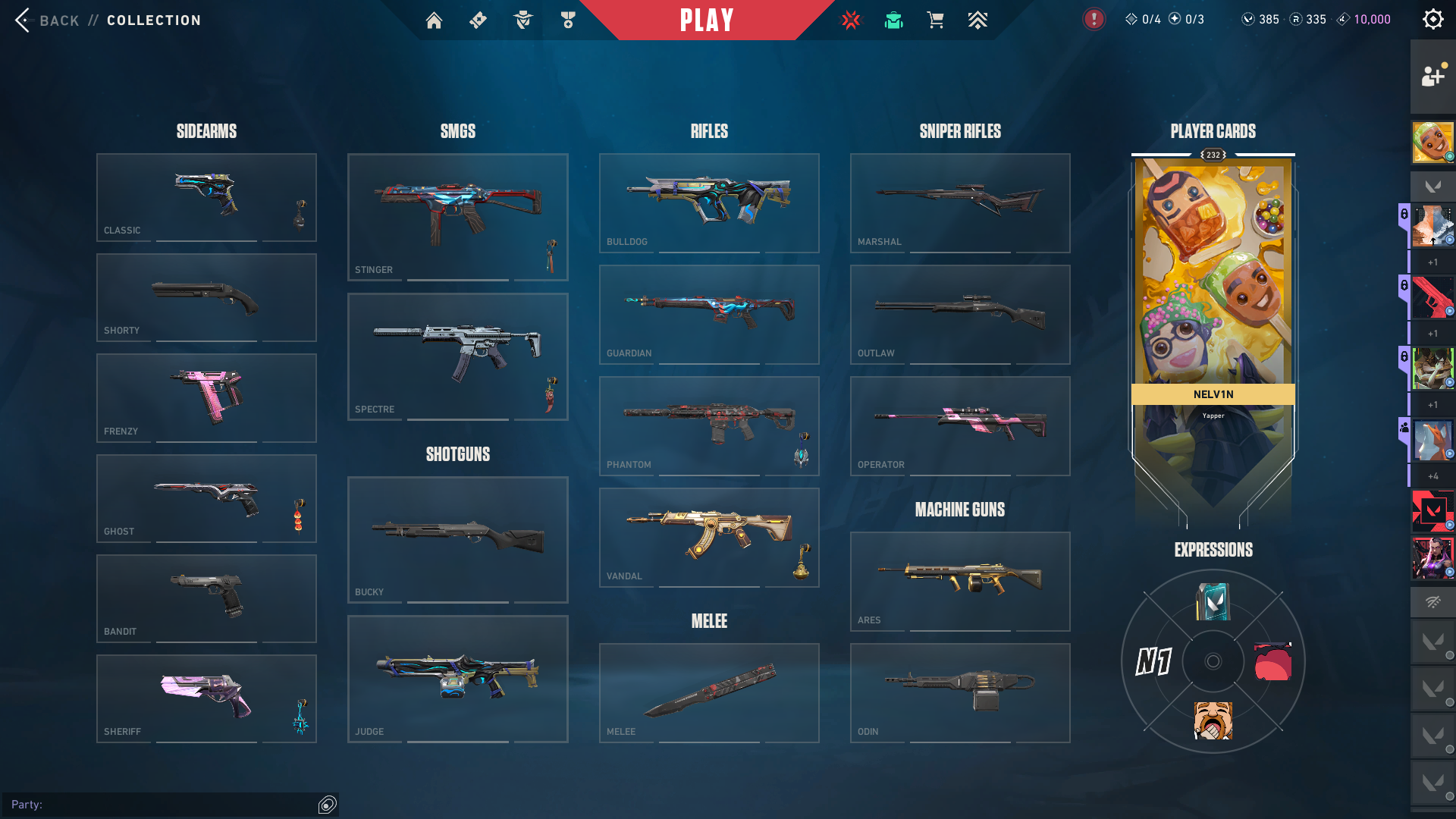Choose the Vandal rifle tile
1456x819 pixels.
click(x=709, y=537)
